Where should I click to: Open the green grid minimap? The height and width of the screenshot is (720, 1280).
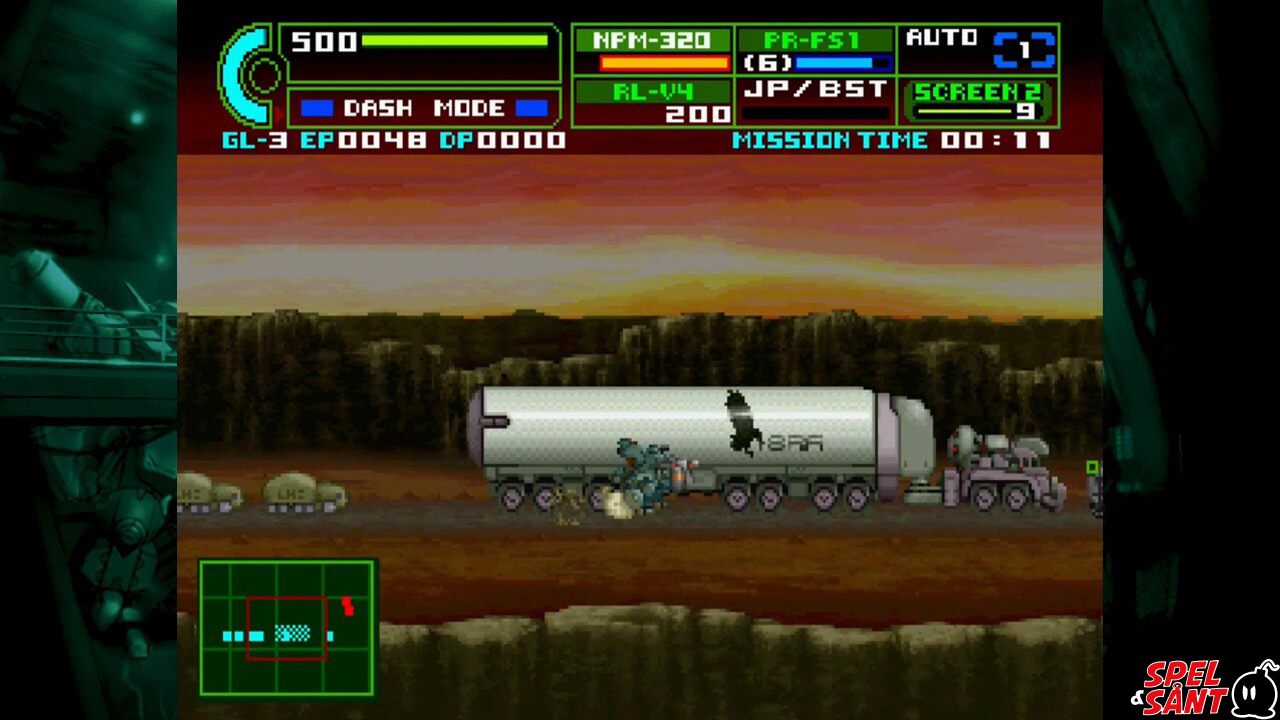pyautogui.click(x=287, y=627)
